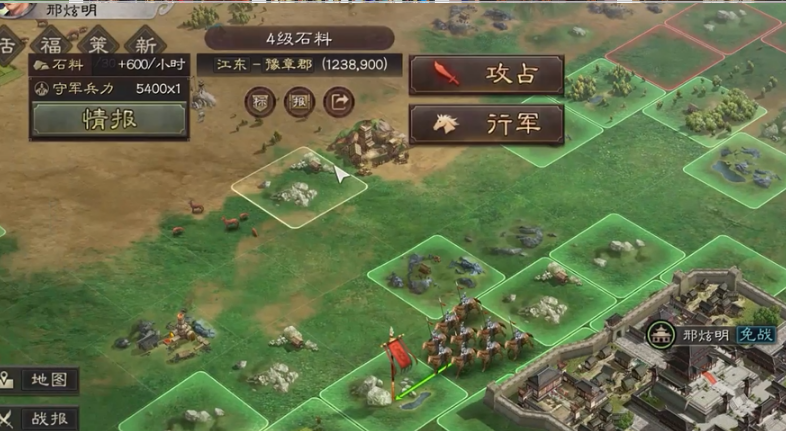
Task: Click the 标 mark round icon
Action: coord(259,101)
